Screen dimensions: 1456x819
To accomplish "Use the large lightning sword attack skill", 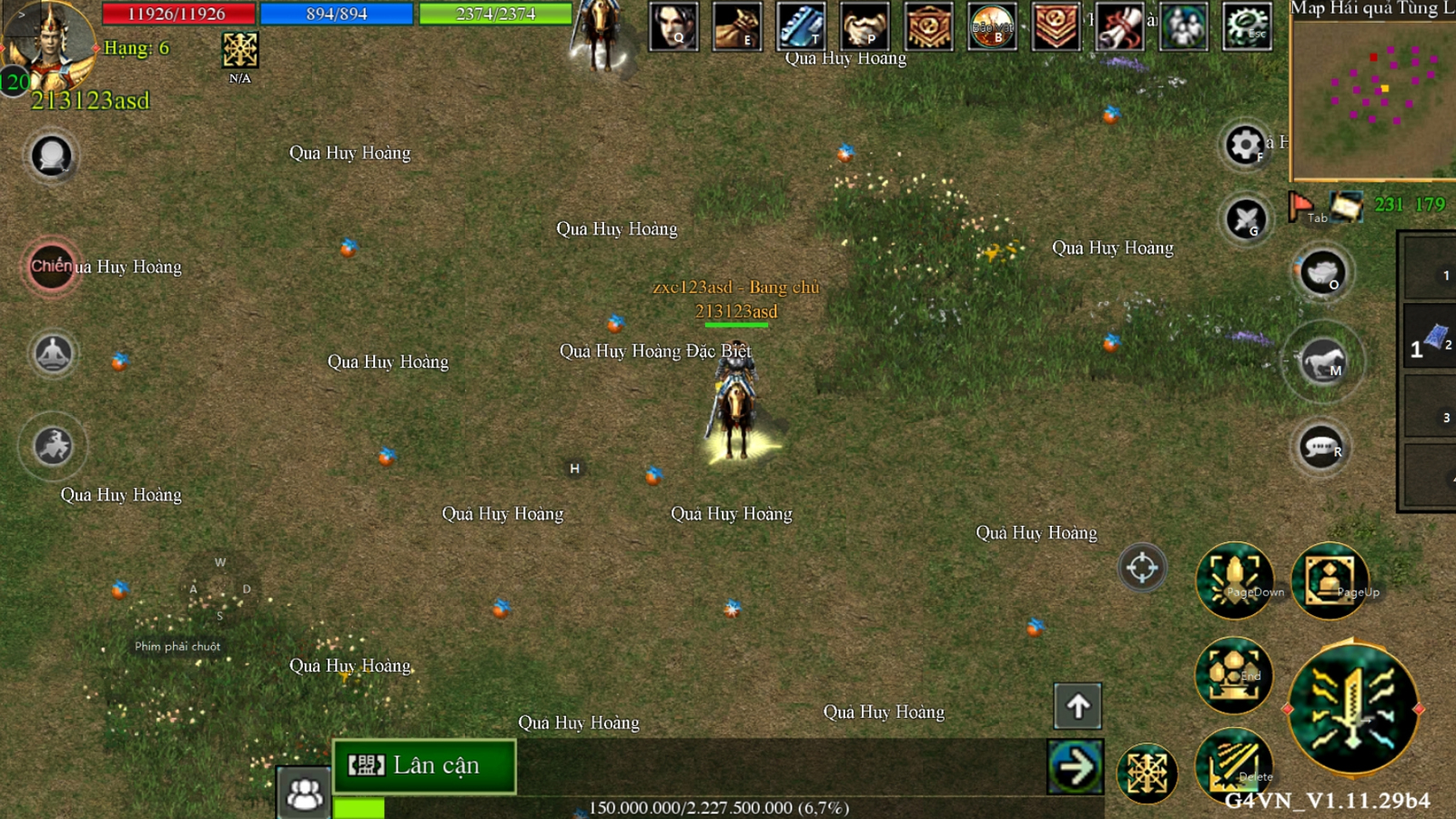I will tap(1353, 708).
